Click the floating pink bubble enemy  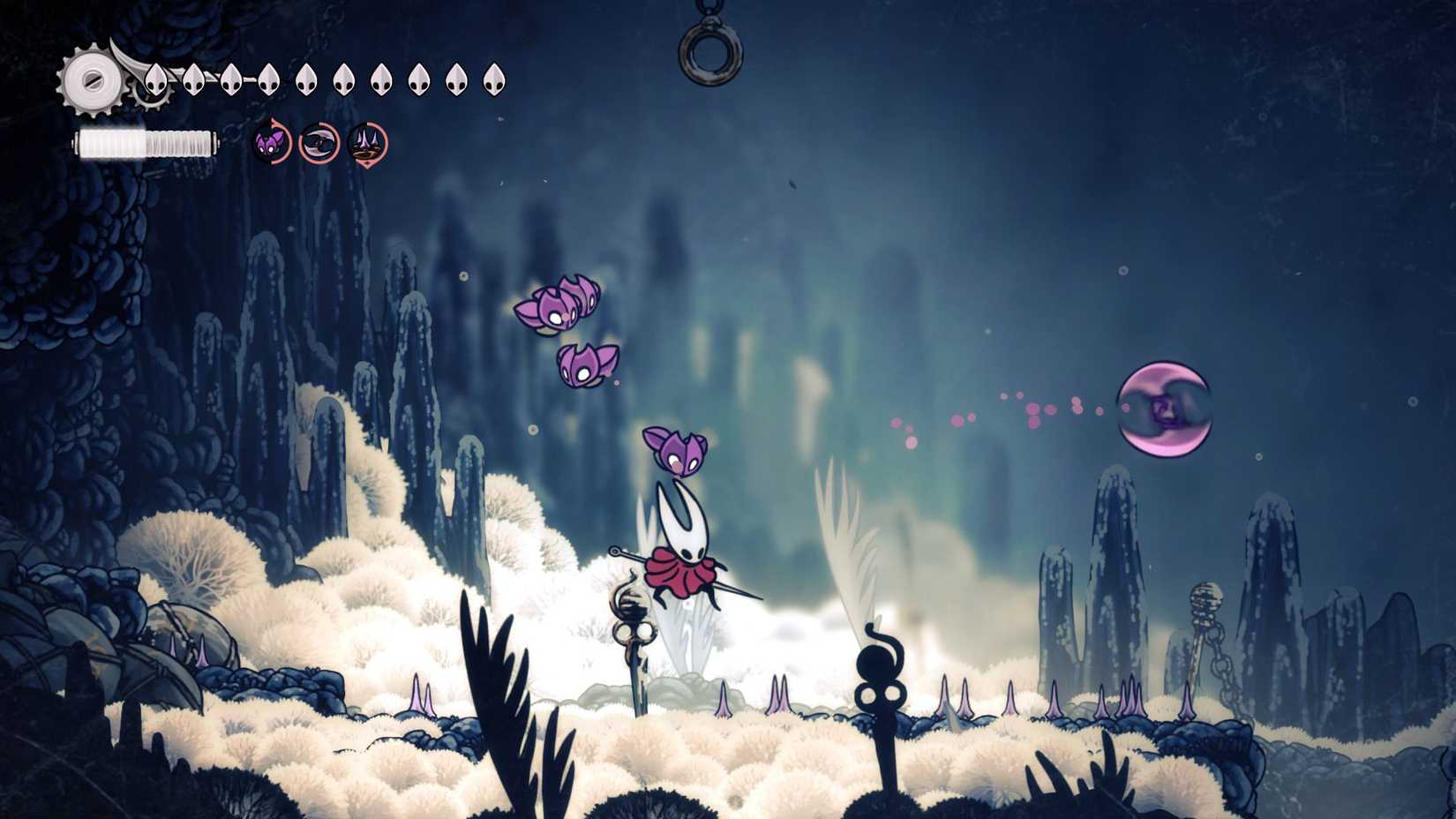1165,406
